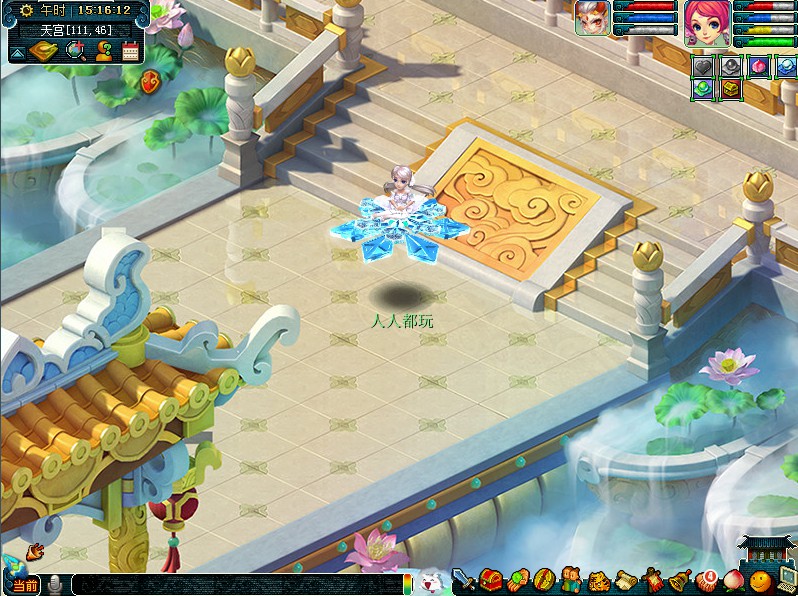Click the golden bell toolbar icon
Screen dimensions: 798x596
click(681, 579)
